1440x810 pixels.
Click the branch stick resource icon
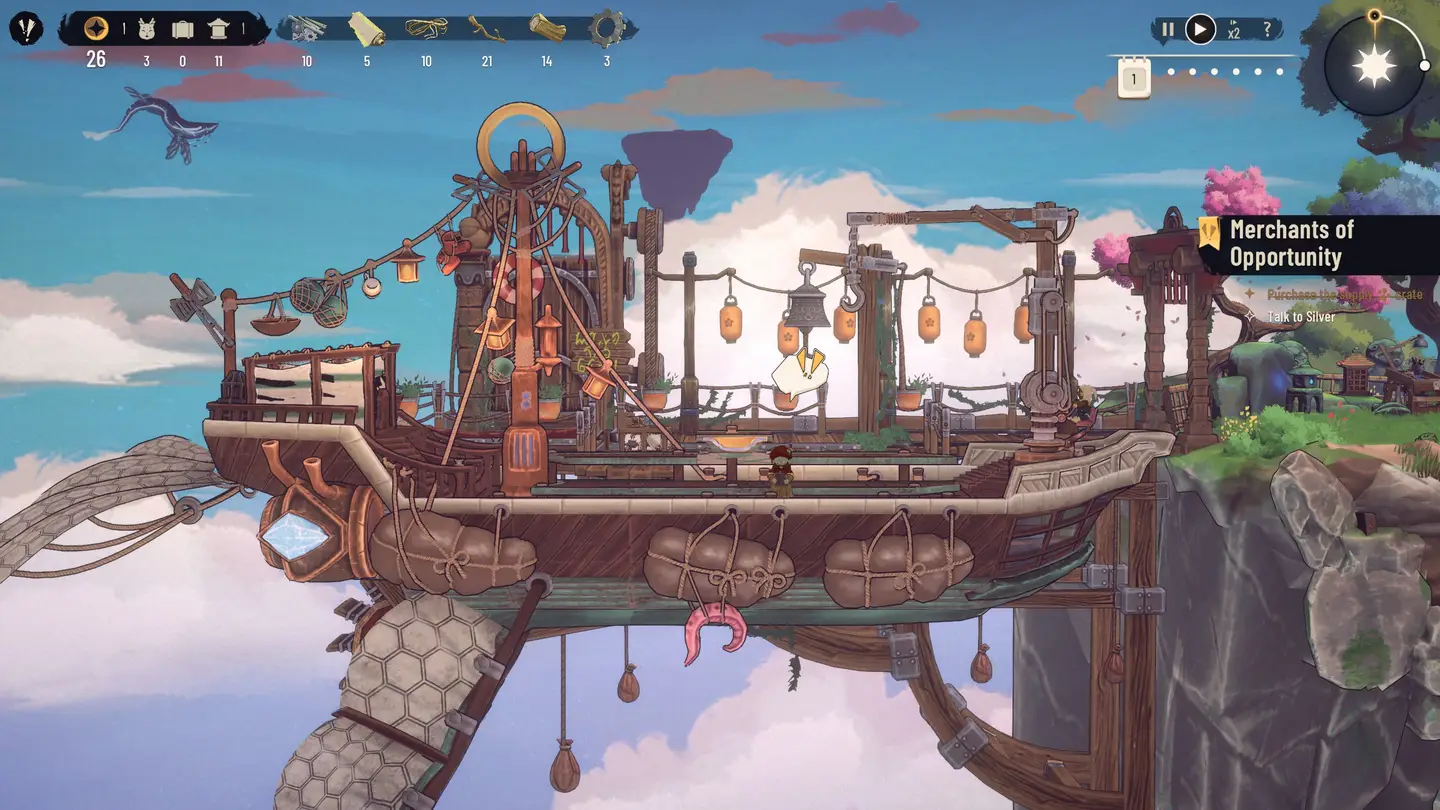point(486,29)
